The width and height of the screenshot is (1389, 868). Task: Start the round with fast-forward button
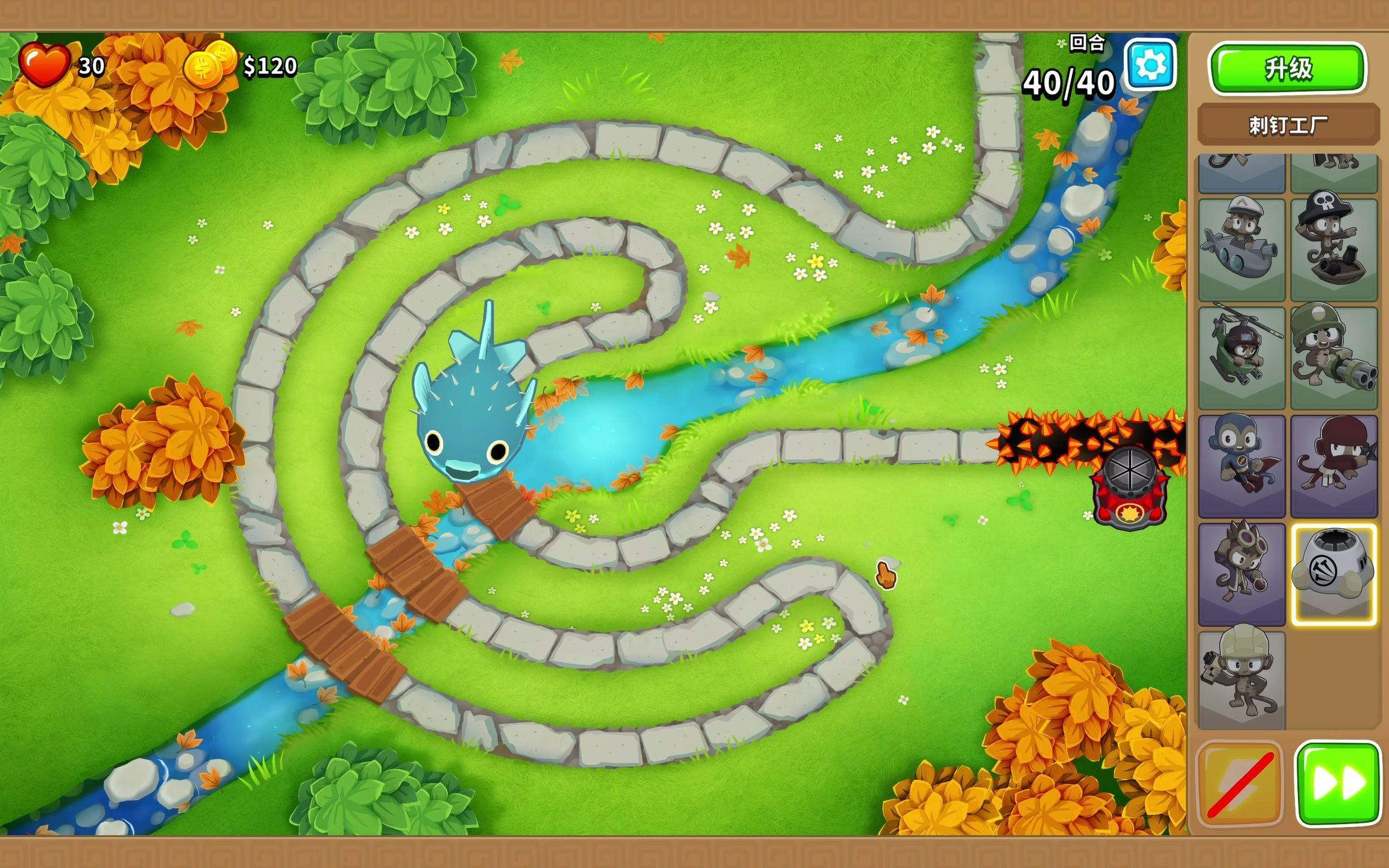point(1338,783)
